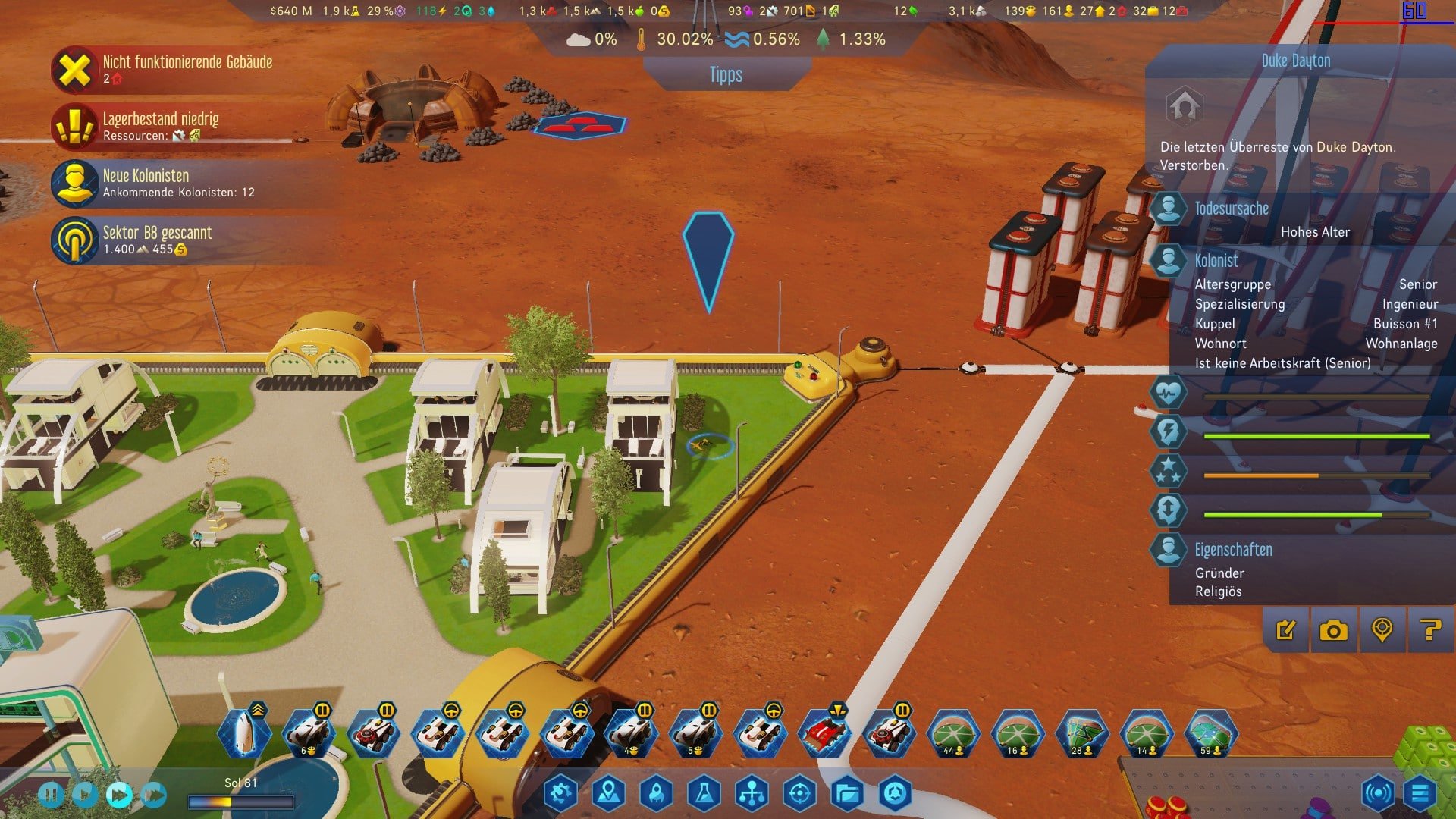The width and height of the screenshot is (1456, 819).
Task: Click the help question mark button
Action: pos(1430,629)
